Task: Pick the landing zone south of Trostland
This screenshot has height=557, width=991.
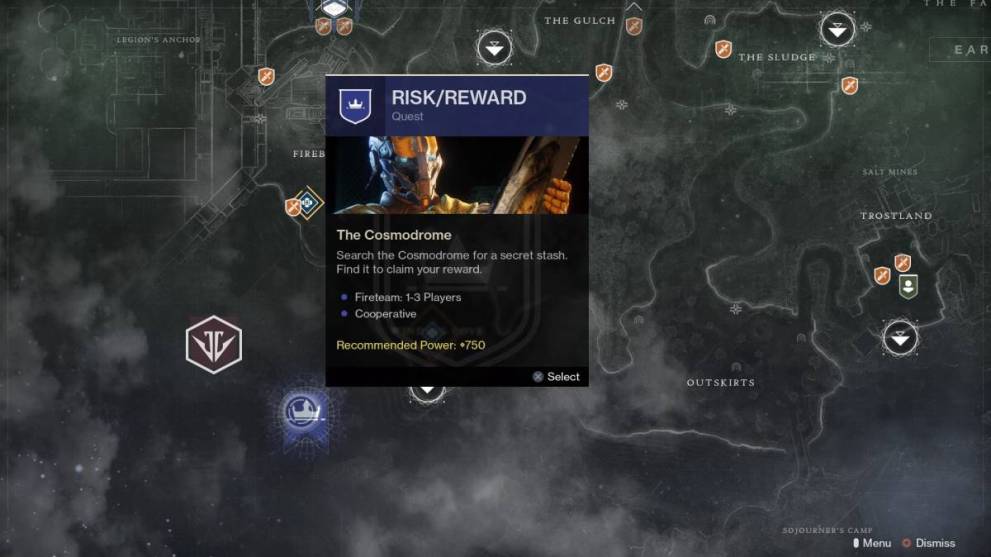Action: tap(900, 337)
